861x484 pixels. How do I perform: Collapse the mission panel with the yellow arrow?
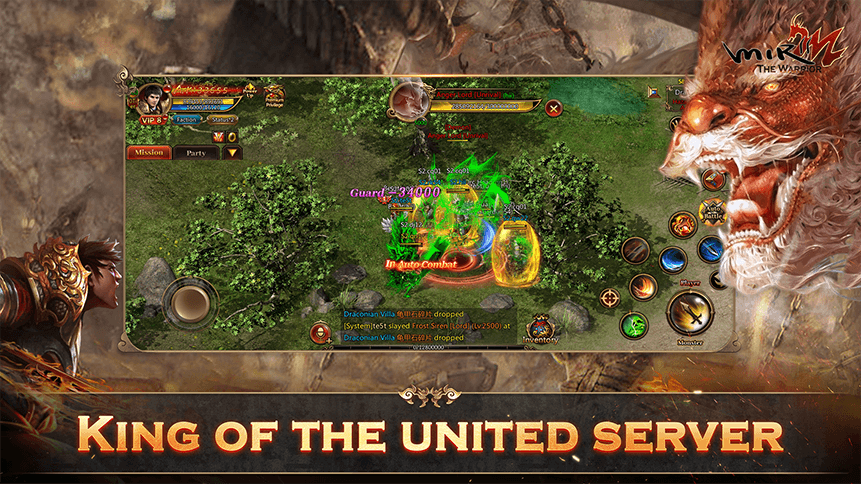(232, 153)
